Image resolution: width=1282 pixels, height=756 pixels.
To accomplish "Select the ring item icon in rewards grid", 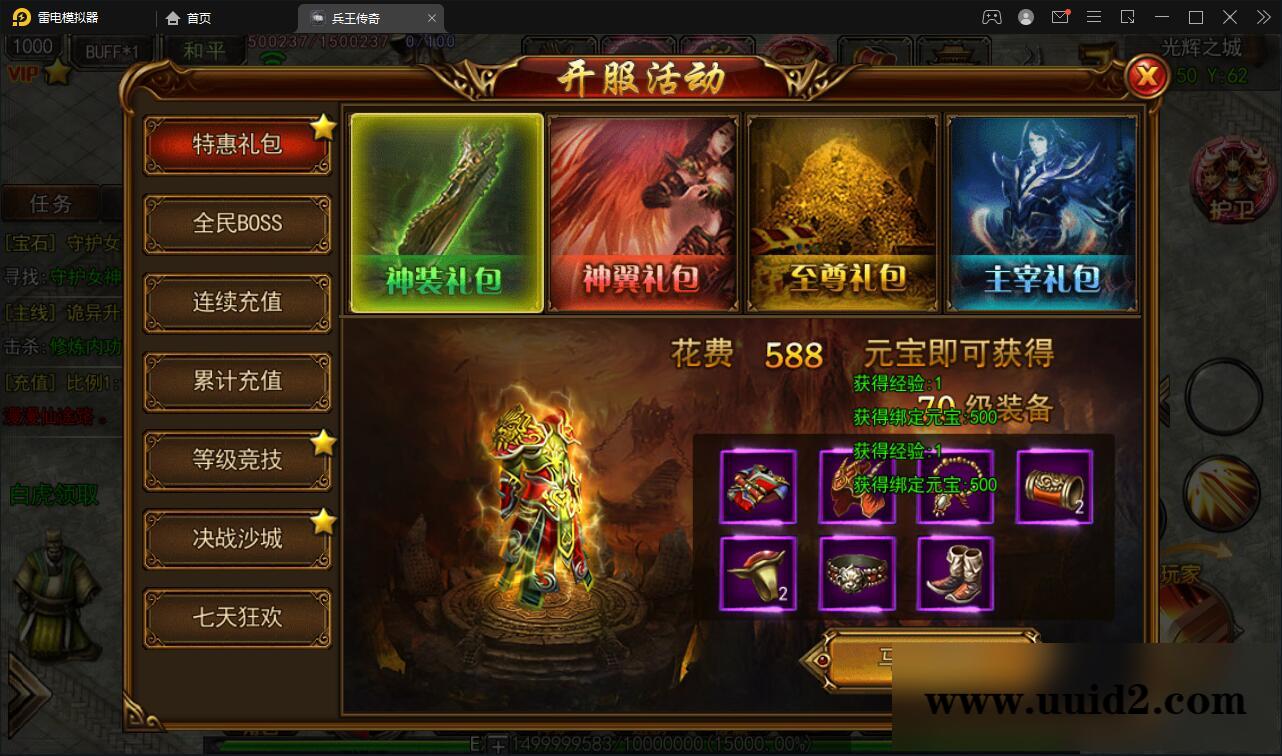I will pos(856,573).
